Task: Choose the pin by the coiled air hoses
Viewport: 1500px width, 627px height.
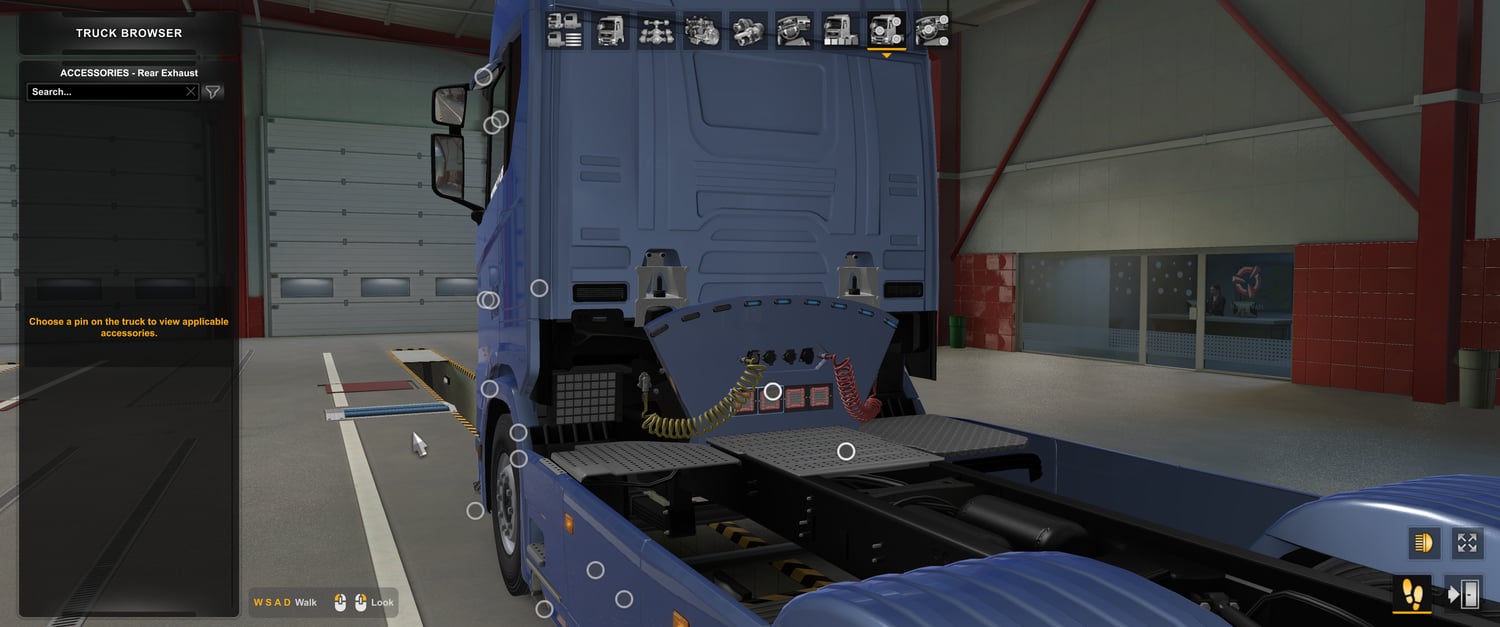Action: [x=772, y=391]
